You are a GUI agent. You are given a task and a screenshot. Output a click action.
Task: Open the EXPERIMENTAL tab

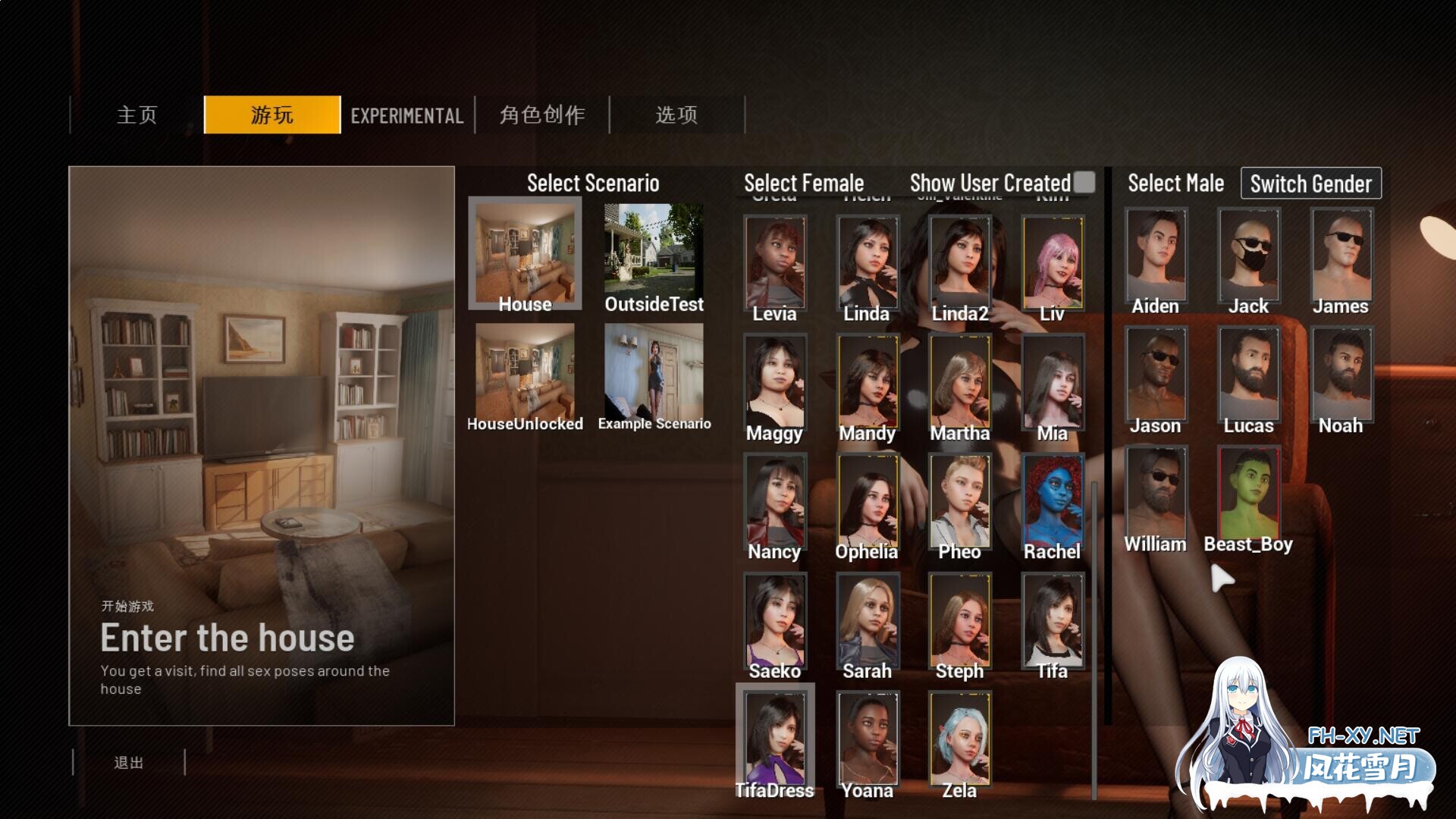click(407, 115)
